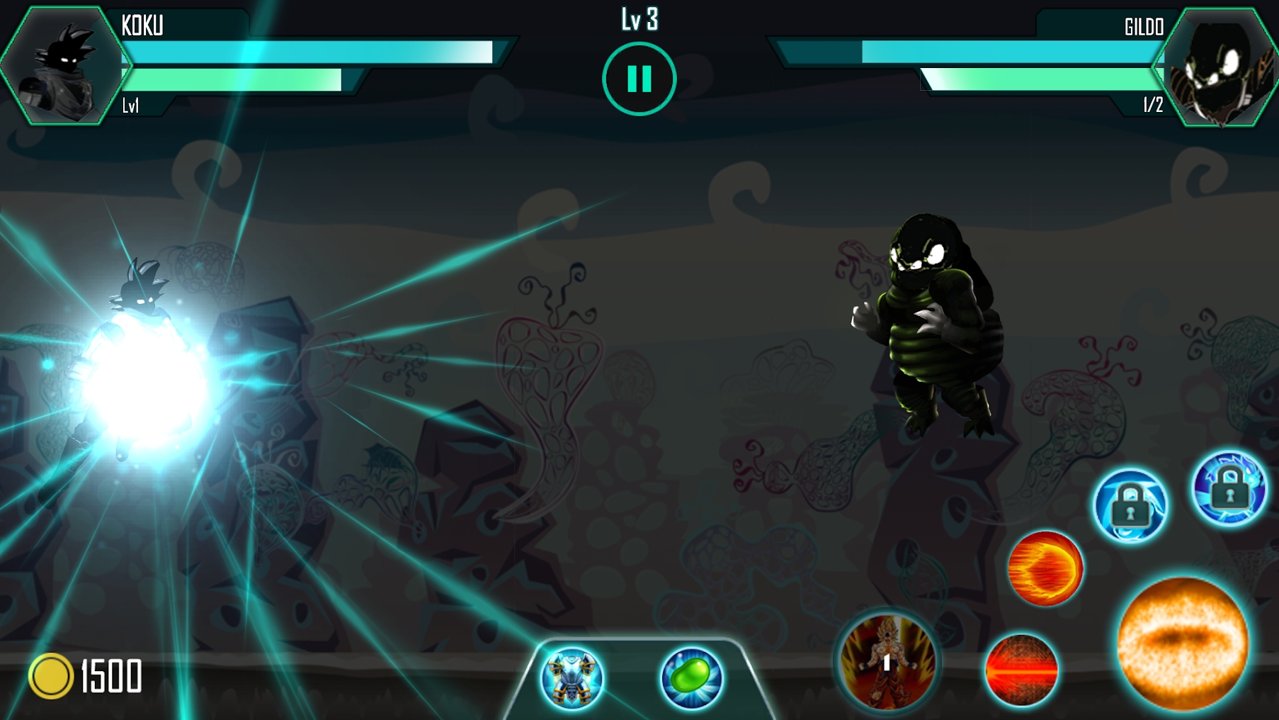Pause the fight with the pause button

tap(639, 78)
